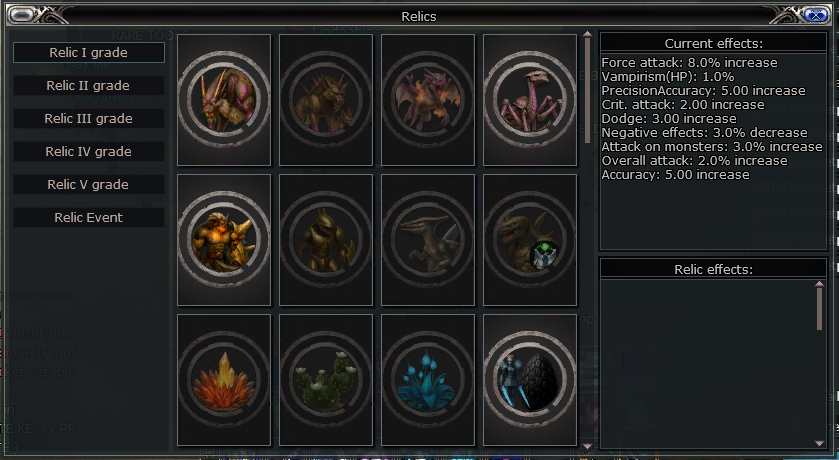The height and width of the screenshot is (460, 839).
Task: Pick the glowing orange golem relic
Action: (x=224, y=240)
